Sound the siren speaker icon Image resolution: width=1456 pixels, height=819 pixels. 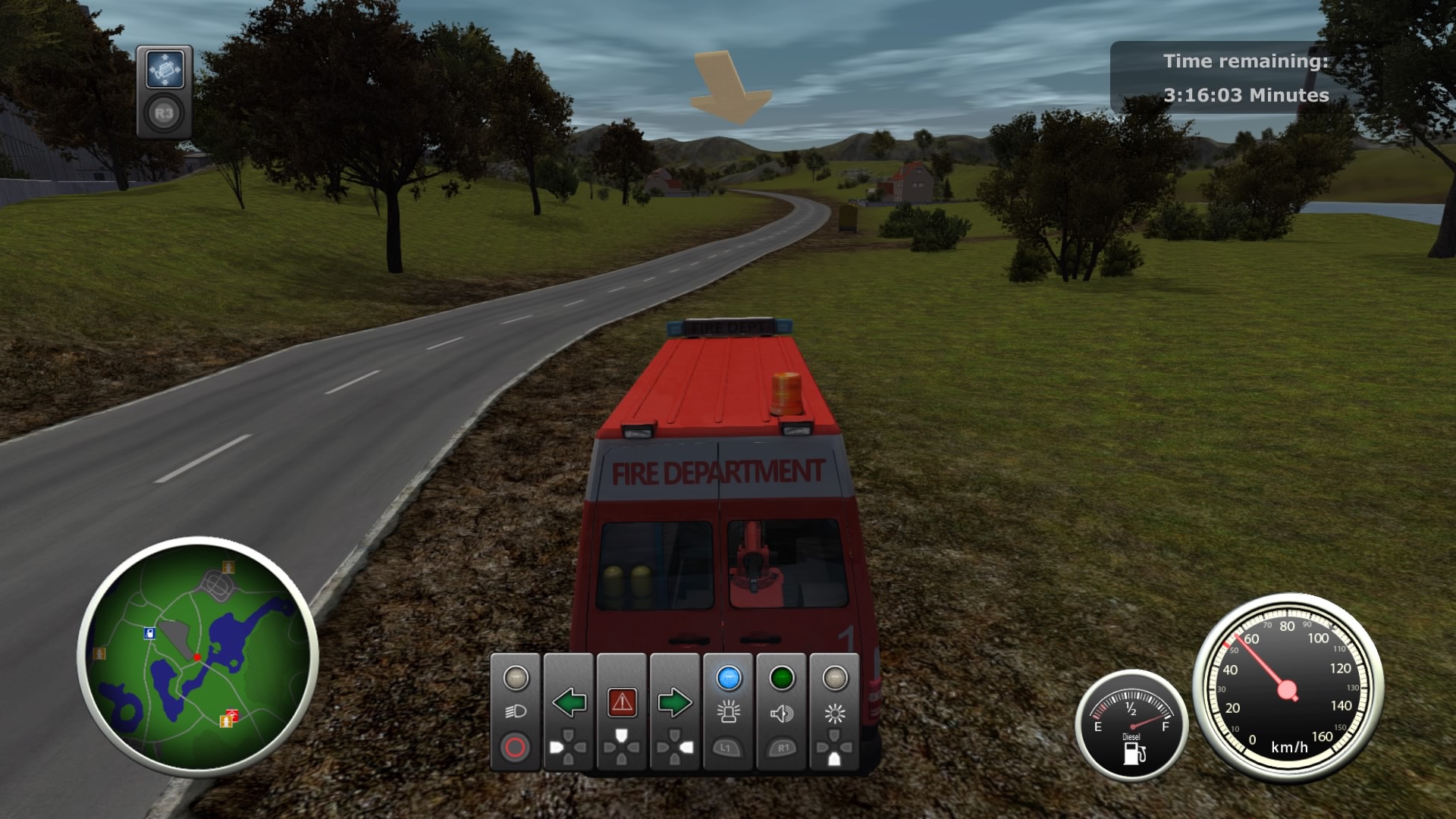pyautogui.click(x=781, y=714)
